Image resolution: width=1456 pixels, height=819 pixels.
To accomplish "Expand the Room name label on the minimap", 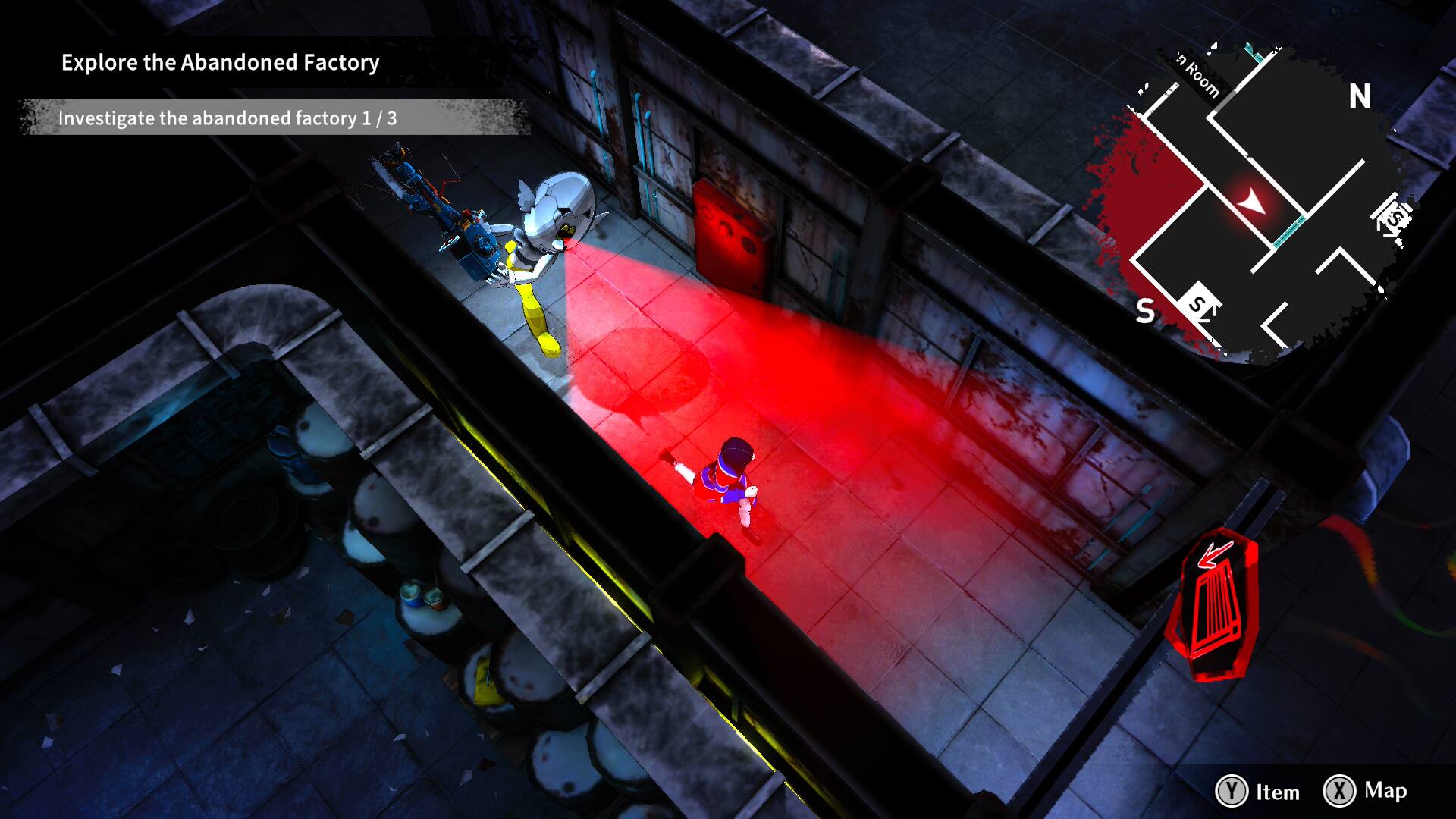I will [1196, 75].
